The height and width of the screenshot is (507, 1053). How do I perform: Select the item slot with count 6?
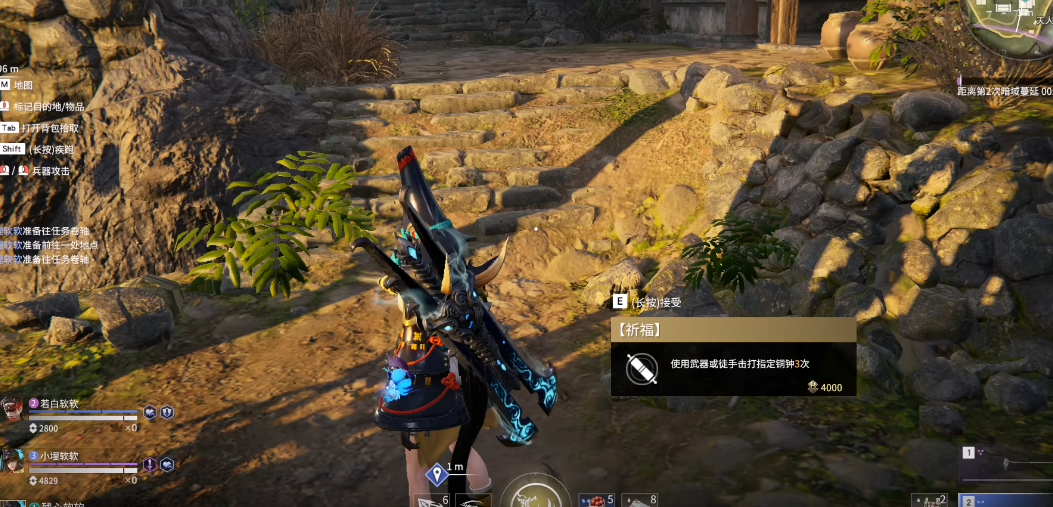coord(431,499)
